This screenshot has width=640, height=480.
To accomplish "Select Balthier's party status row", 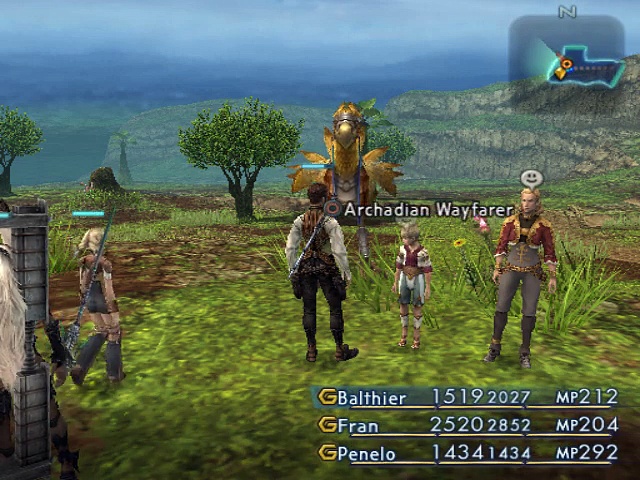I will coord(468,398).
